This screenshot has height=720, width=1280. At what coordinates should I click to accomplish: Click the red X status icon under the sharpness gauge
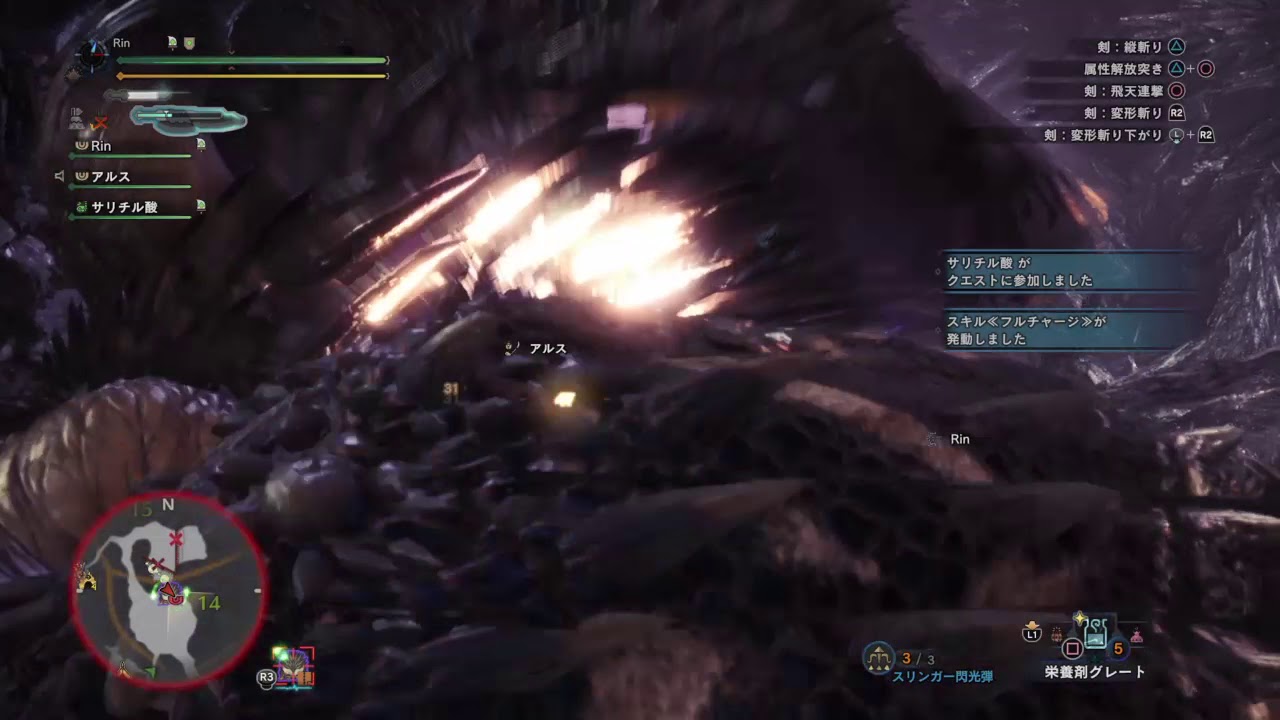click(101, 121)
